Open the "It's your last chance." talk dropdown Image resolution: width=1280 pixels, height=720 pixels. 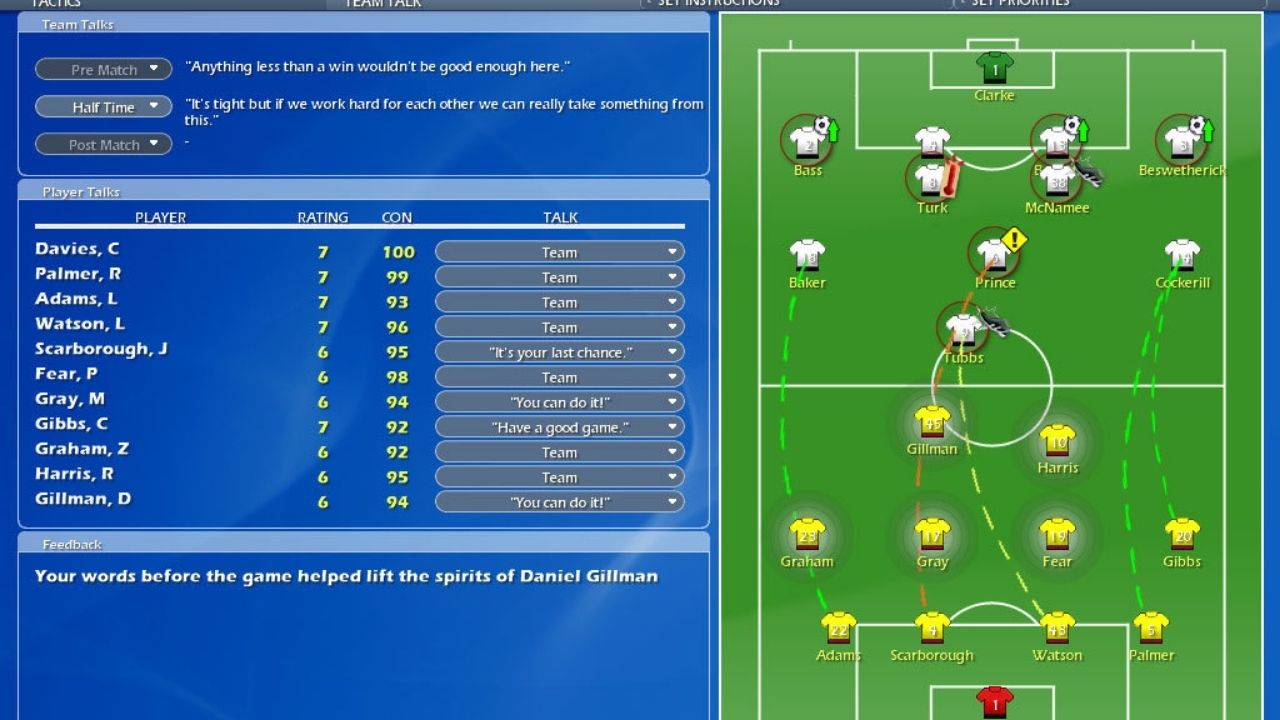point(559,352)
